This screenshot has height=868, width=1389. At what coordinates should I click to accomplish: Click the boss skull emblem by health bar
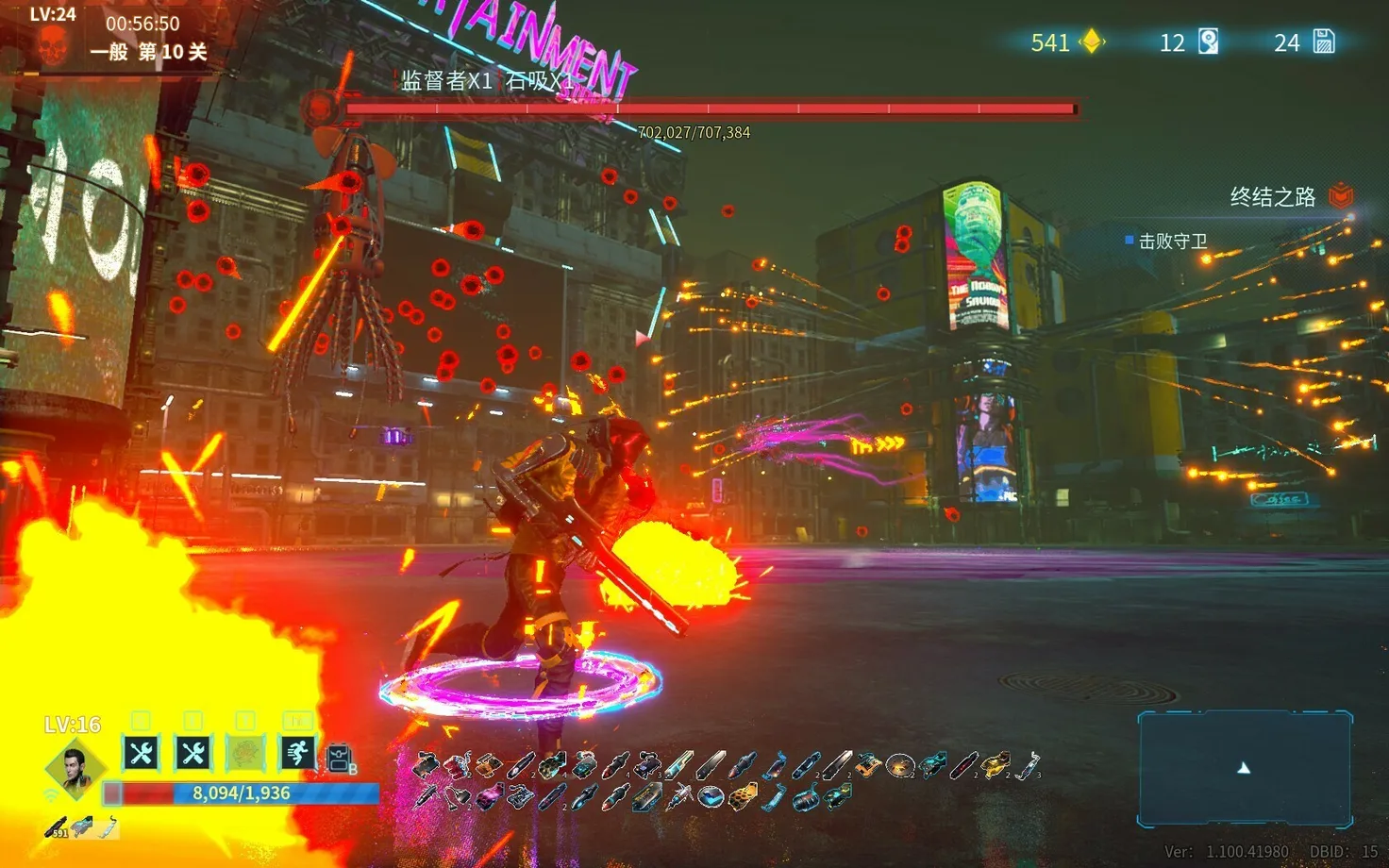pyautogui.click(x=323, y=108)
